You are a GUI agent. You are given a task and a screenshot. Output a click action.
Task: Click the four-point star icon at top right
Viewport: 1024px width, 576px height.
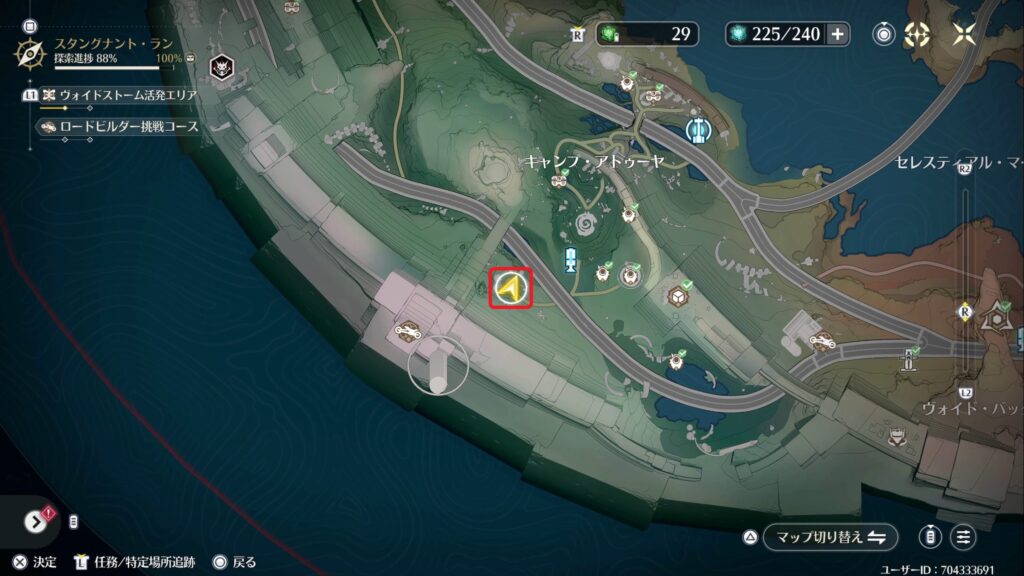(x=964, y=34)
